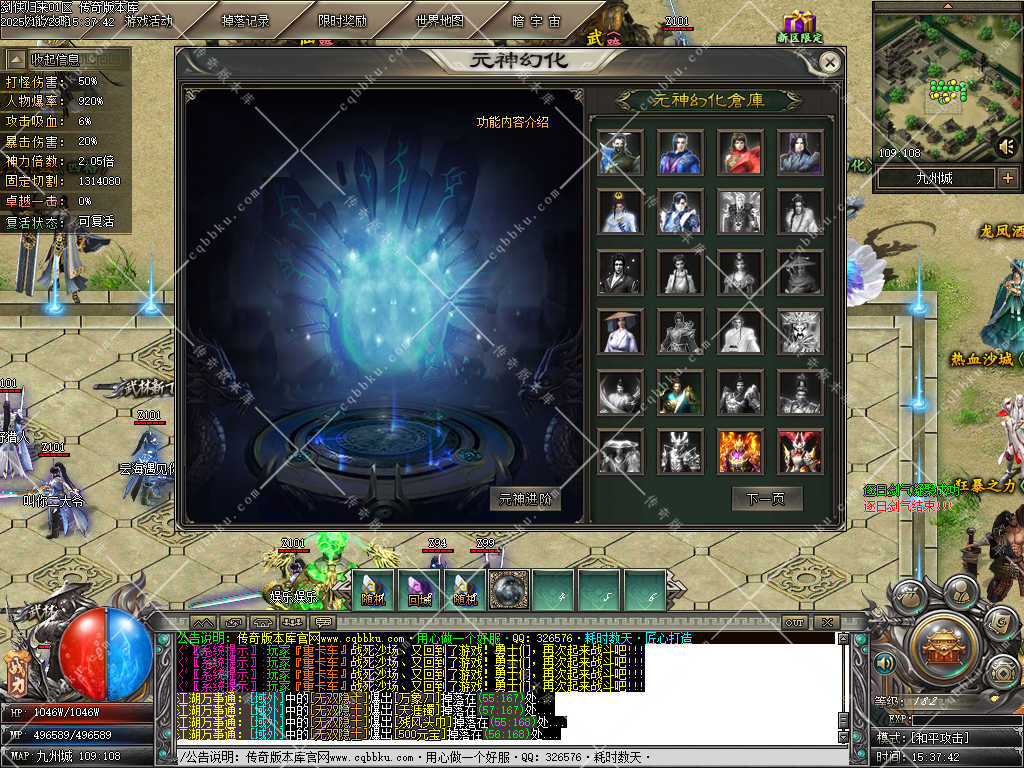Open the 功能内容介绍 description link
Image resolution: width=1024 pixels, height=768 pixels.
tap(512, 123)
